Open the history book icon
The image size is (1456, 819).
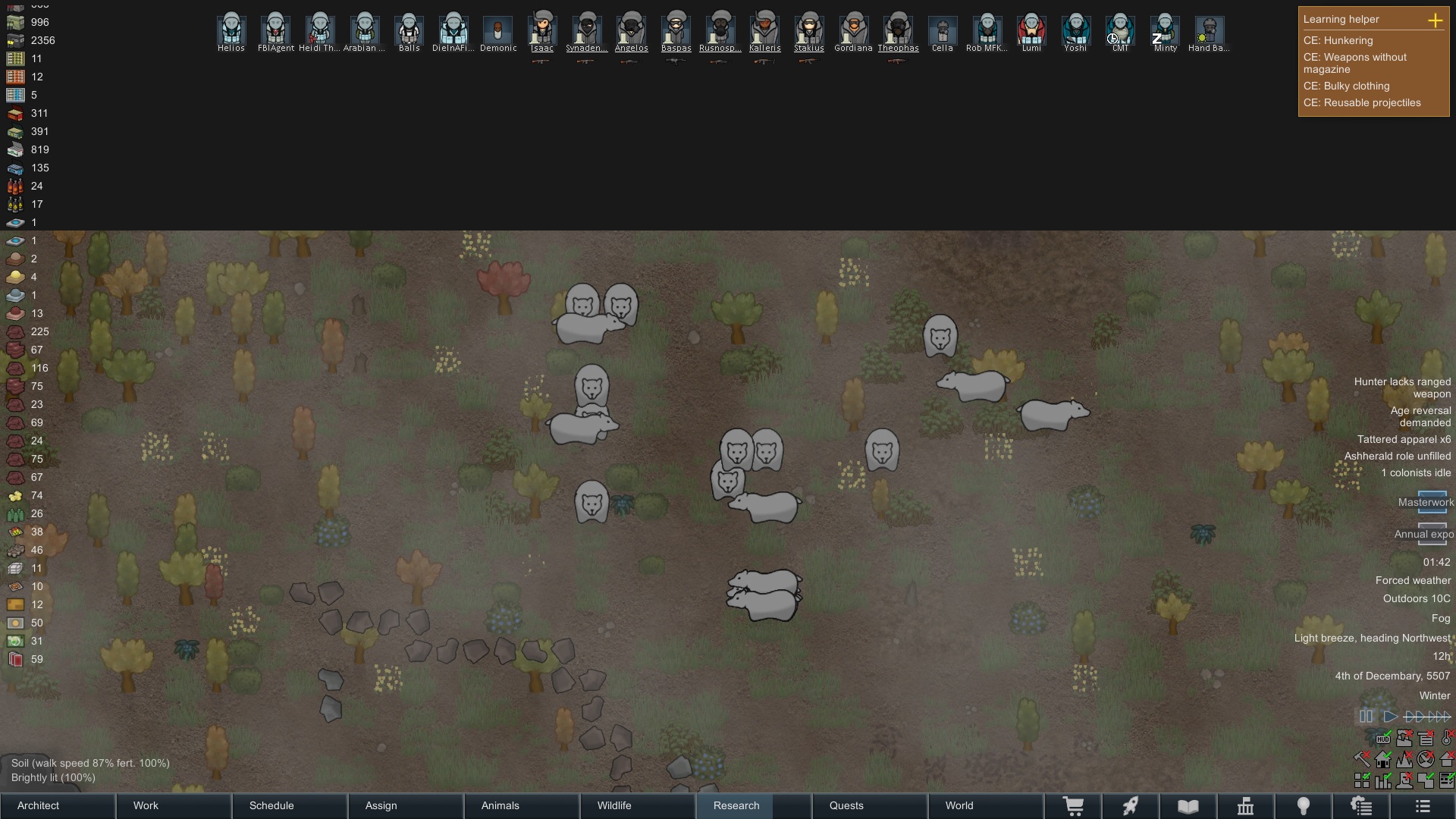[1188, 806]
